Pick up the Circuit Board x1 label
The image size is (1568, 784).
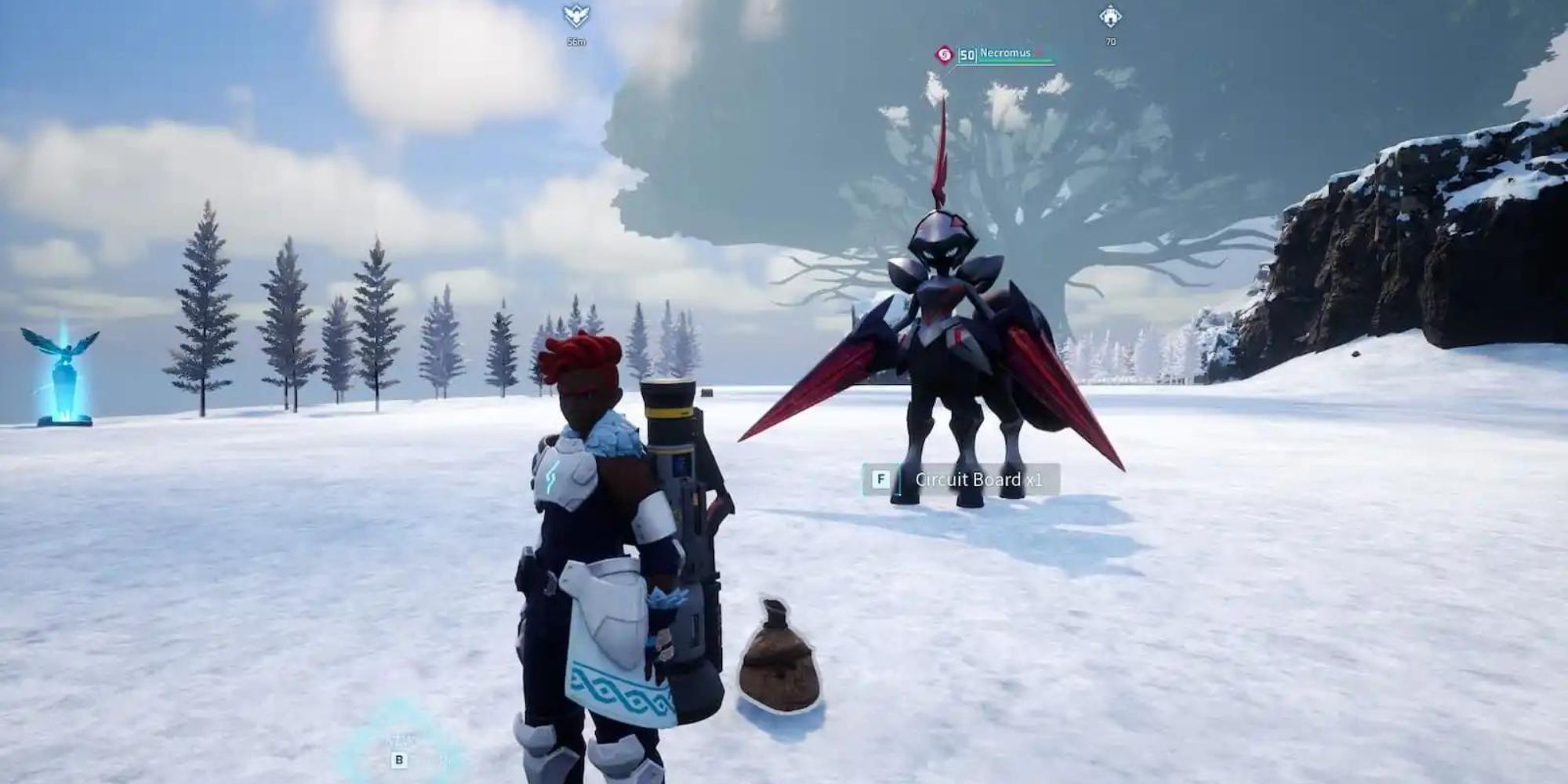click(978, 480)
